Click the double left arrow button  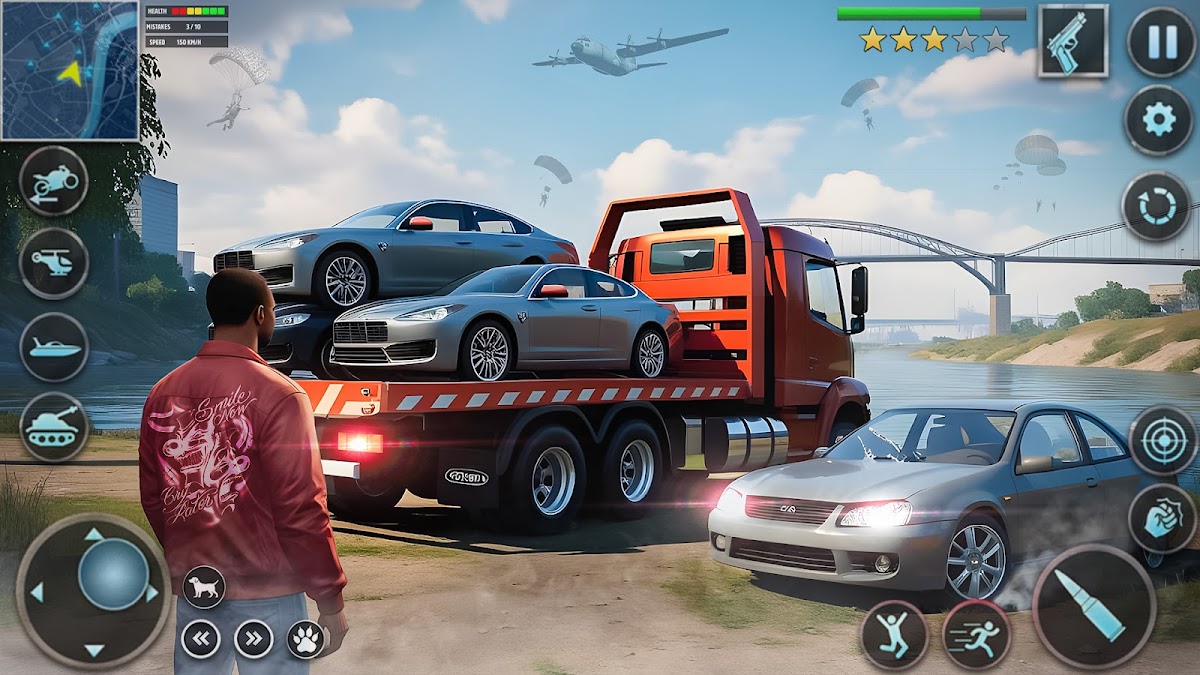click(200, 639)
